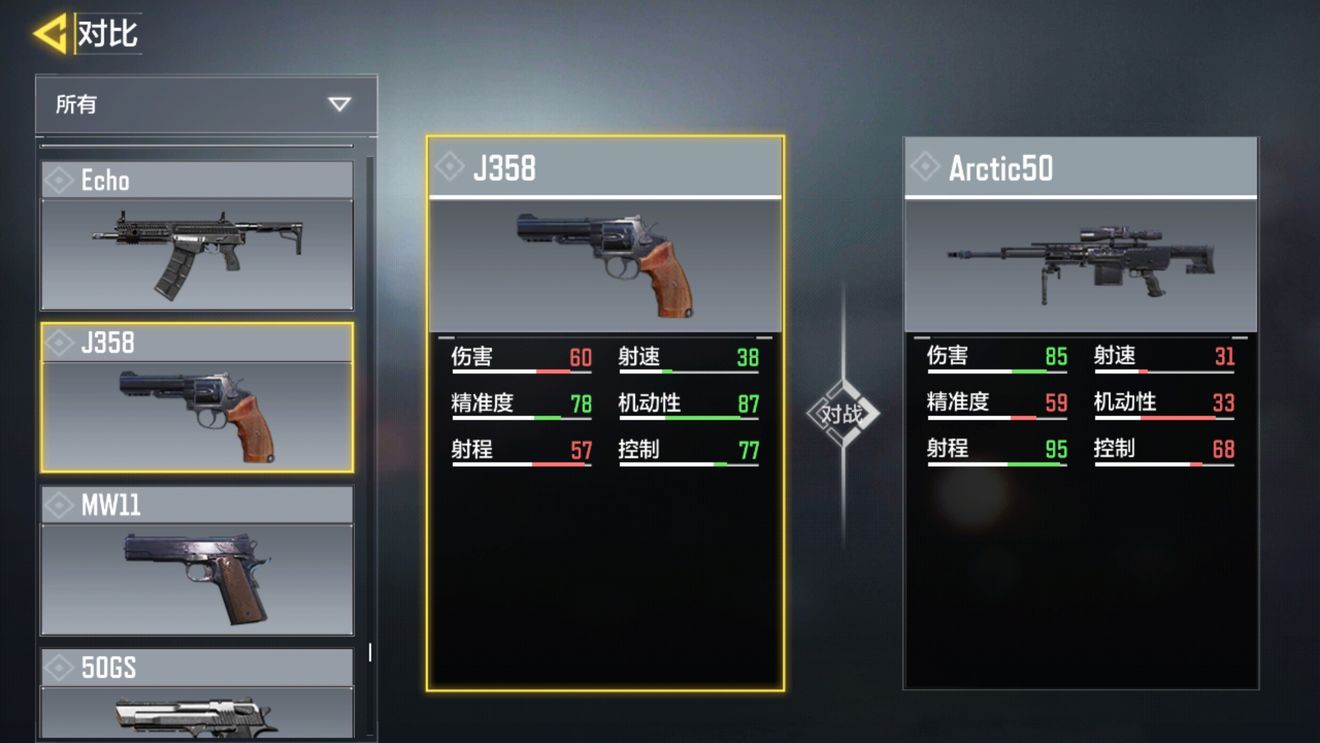Click the Arctic50 comparison card
1320x743 pixels.
tap(1080, 413)
